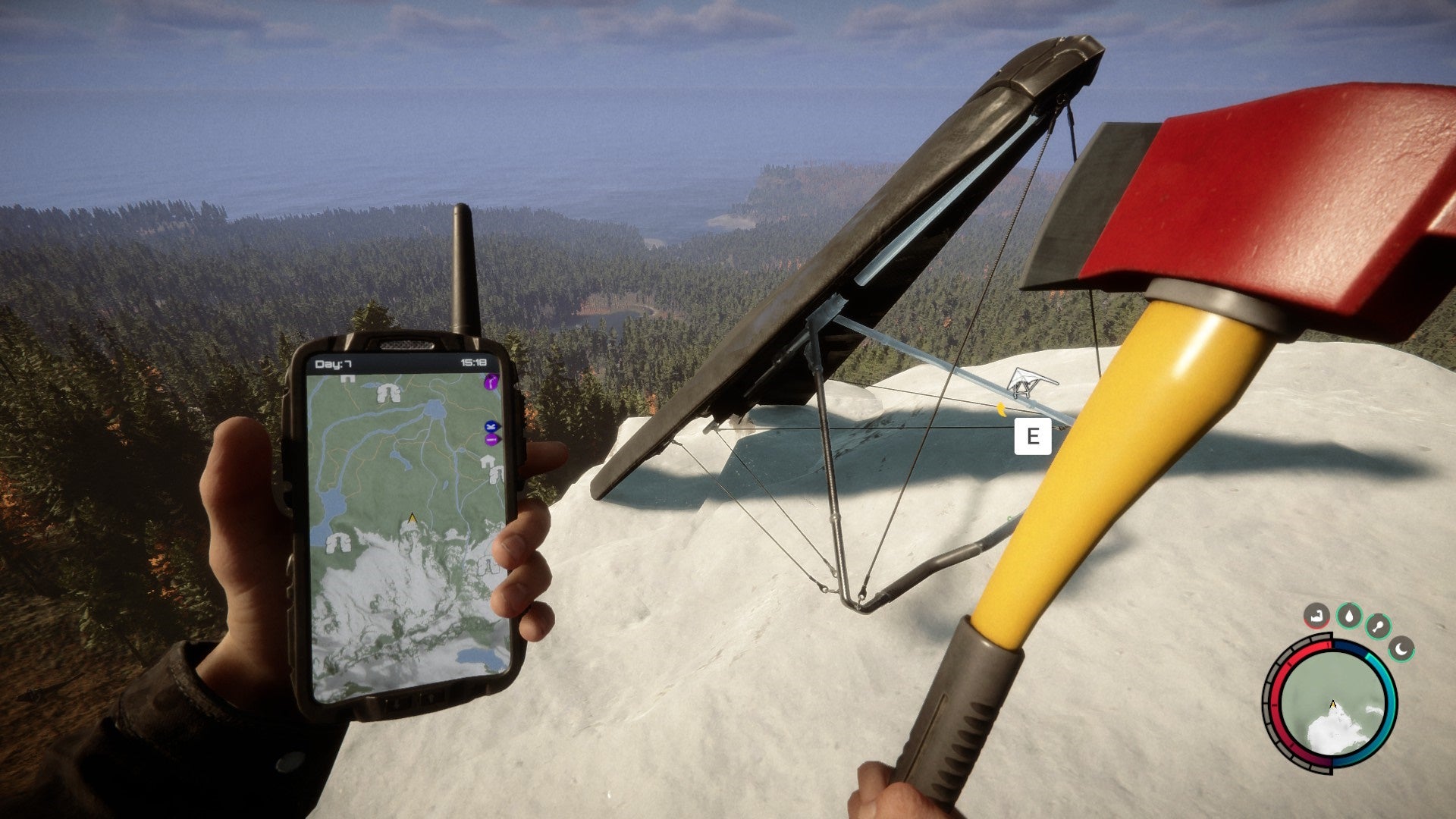This screenshot has width=1456, height=819.
Task: Click the house shelter icon on the GPS map
Action: pyautogui.click(x=487, y=460)
